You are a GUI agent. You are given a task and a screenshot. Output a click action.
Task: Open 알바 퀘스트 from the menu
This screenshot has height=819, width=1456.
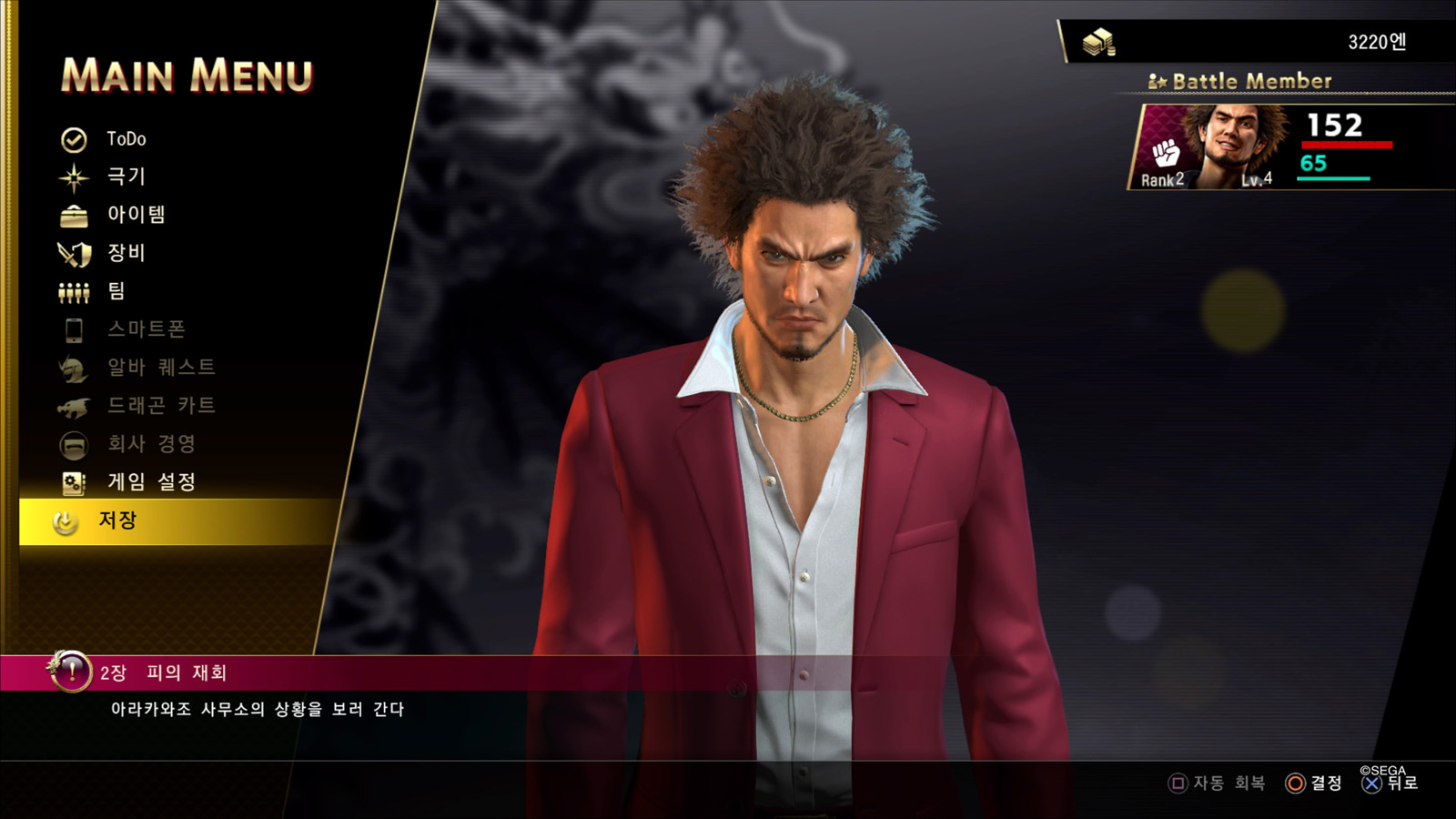[161, 368]
